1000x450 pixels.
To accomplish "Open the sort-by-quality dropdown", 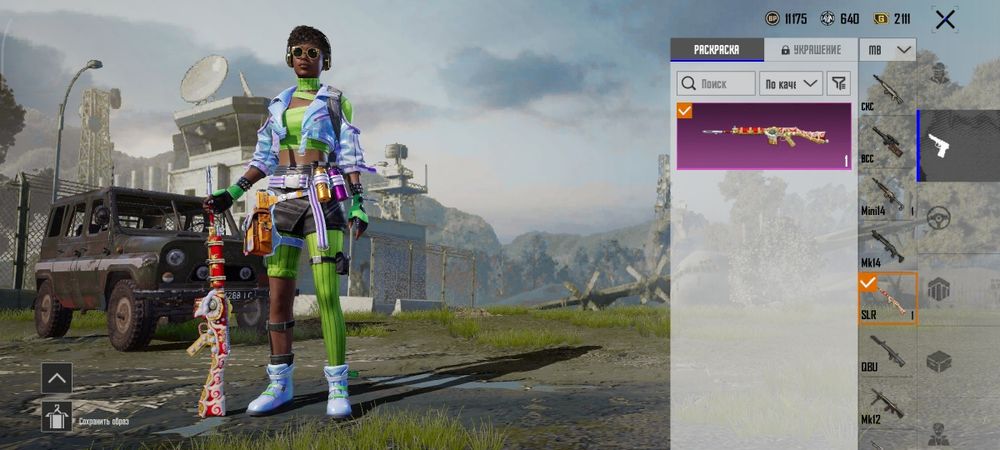I will [x=790, y=84].
